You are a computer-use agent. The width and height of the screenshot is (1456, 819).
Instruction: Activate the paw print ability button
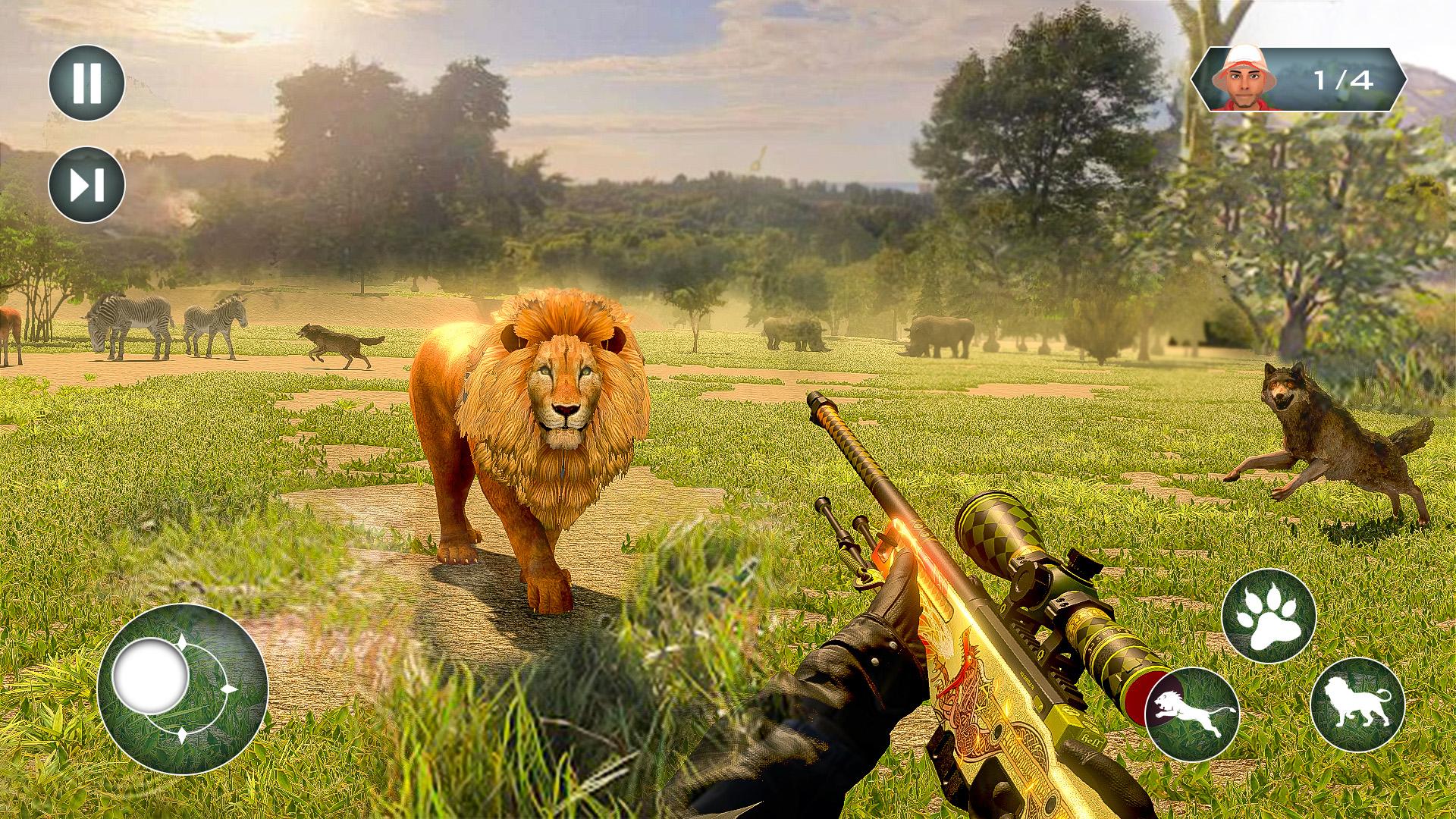tap(1269, 615)
